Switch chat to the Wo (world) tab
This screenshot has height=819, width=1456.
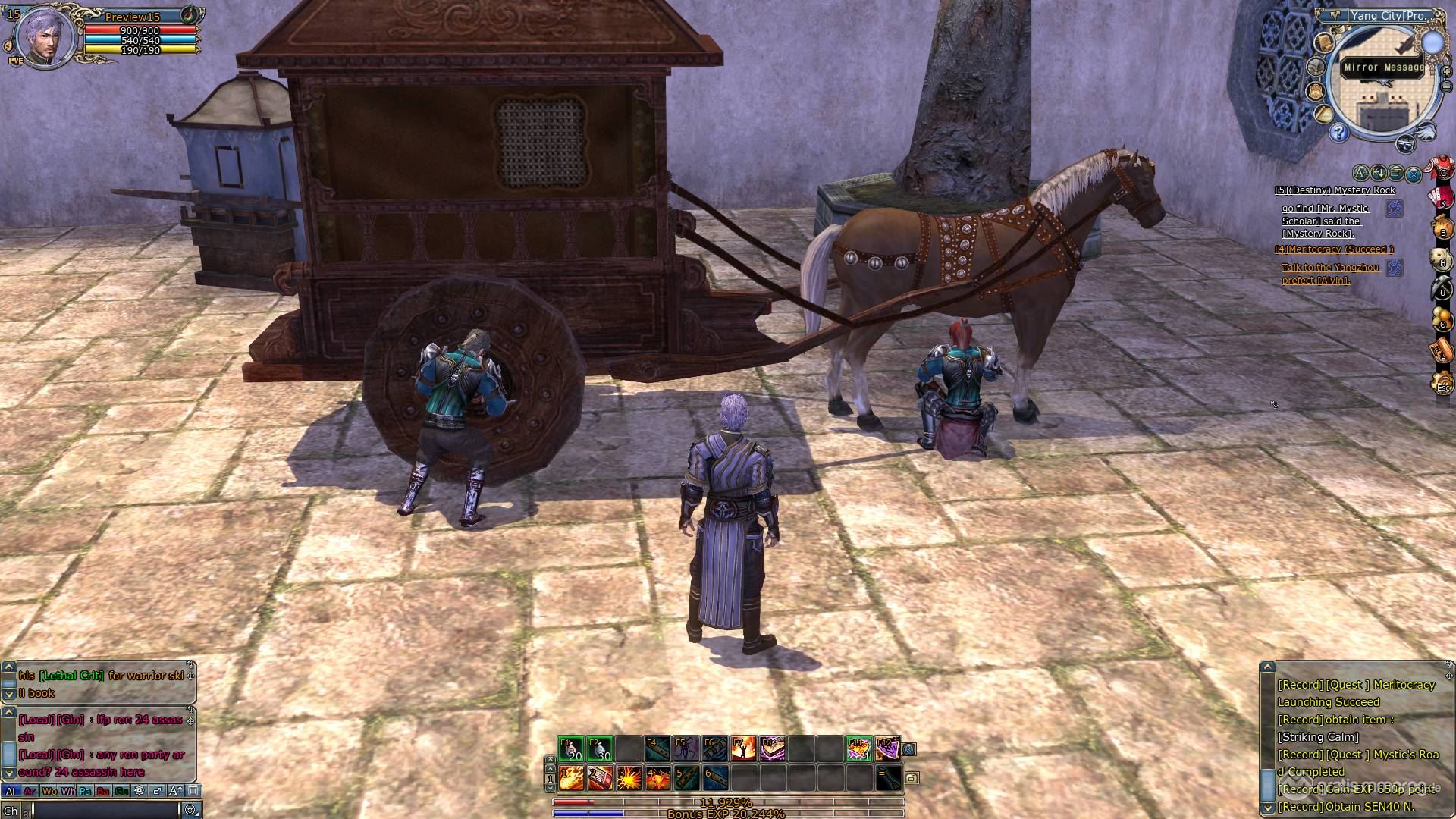tap(49, 791)
